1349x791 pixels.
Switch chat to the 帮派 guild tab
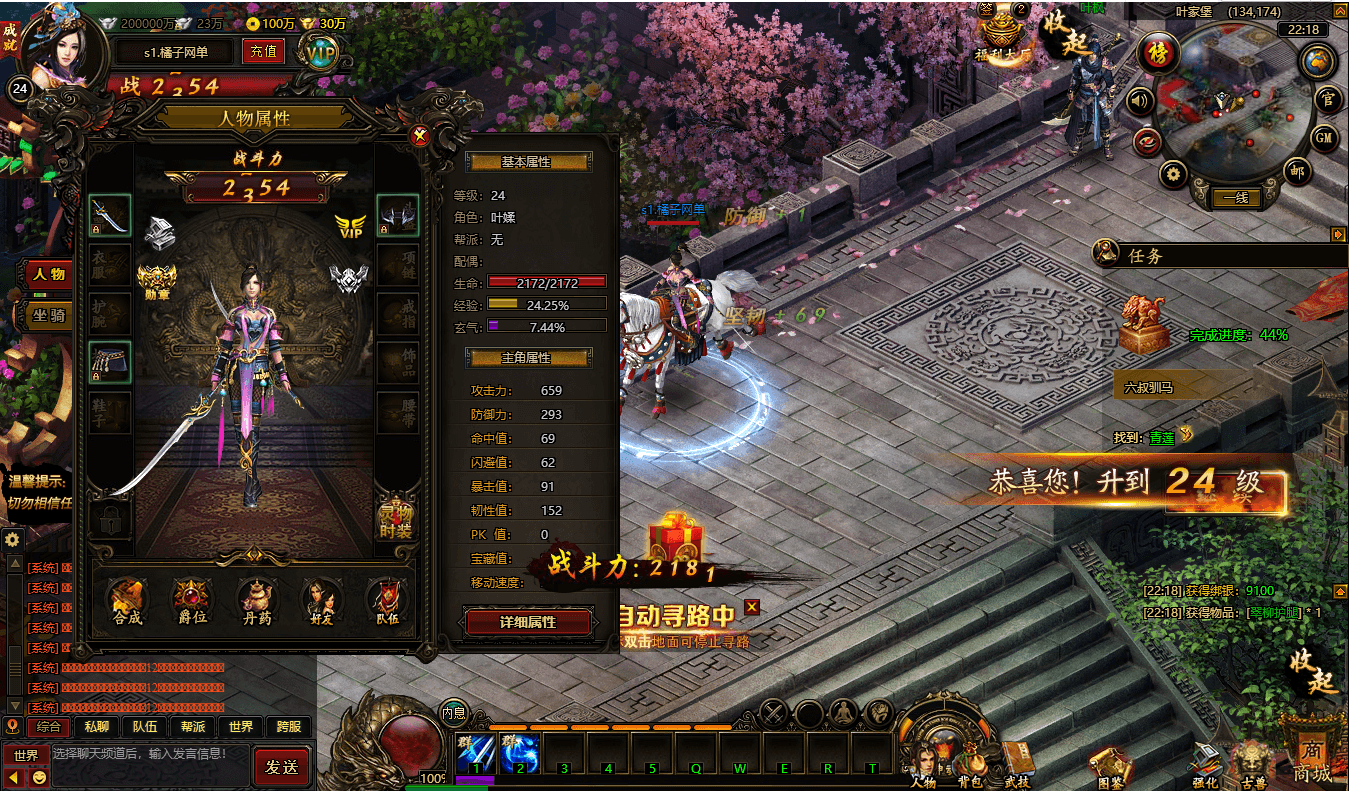coord(193,727)
